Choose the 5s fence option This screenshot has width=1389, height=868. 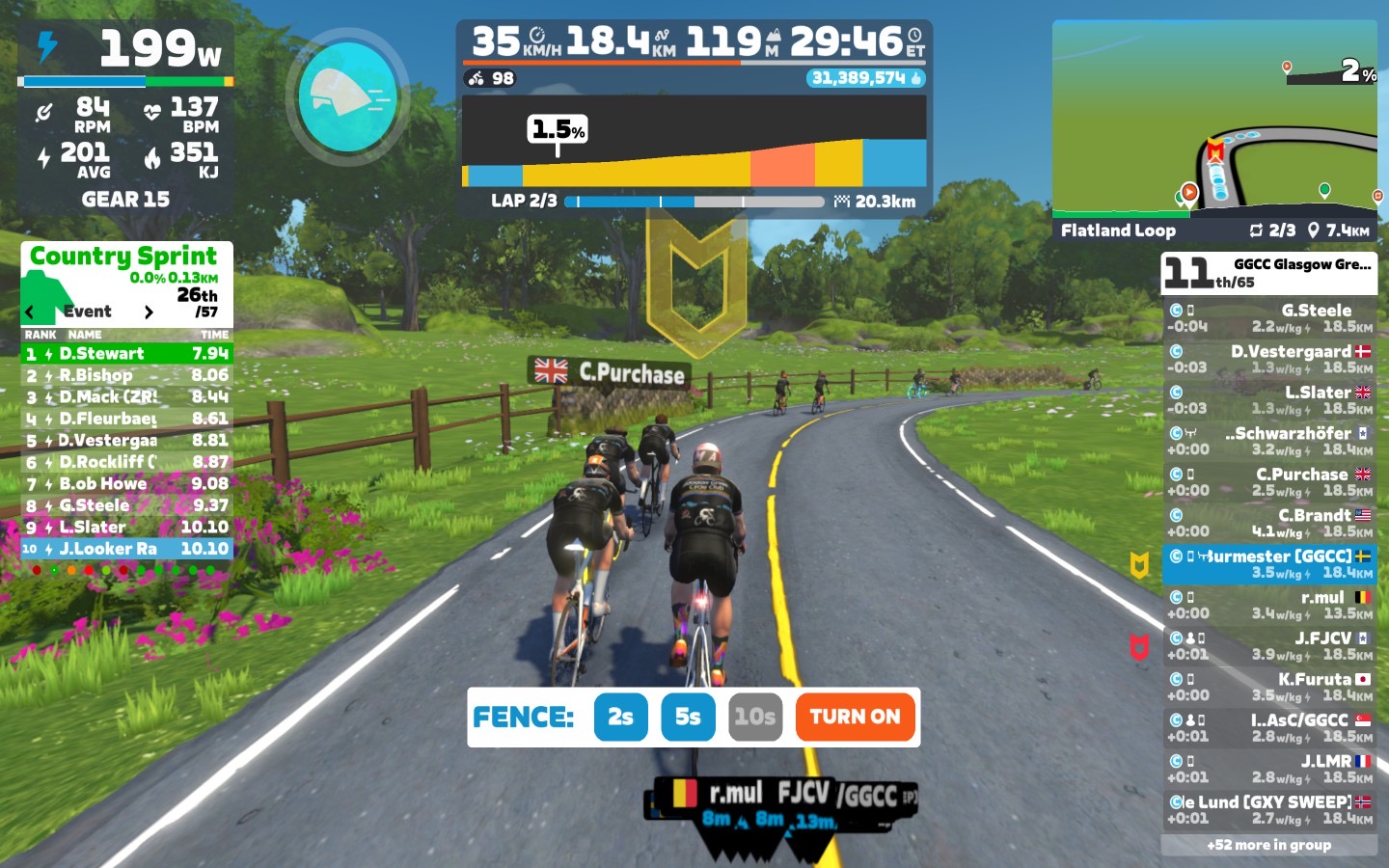(688, 717)
